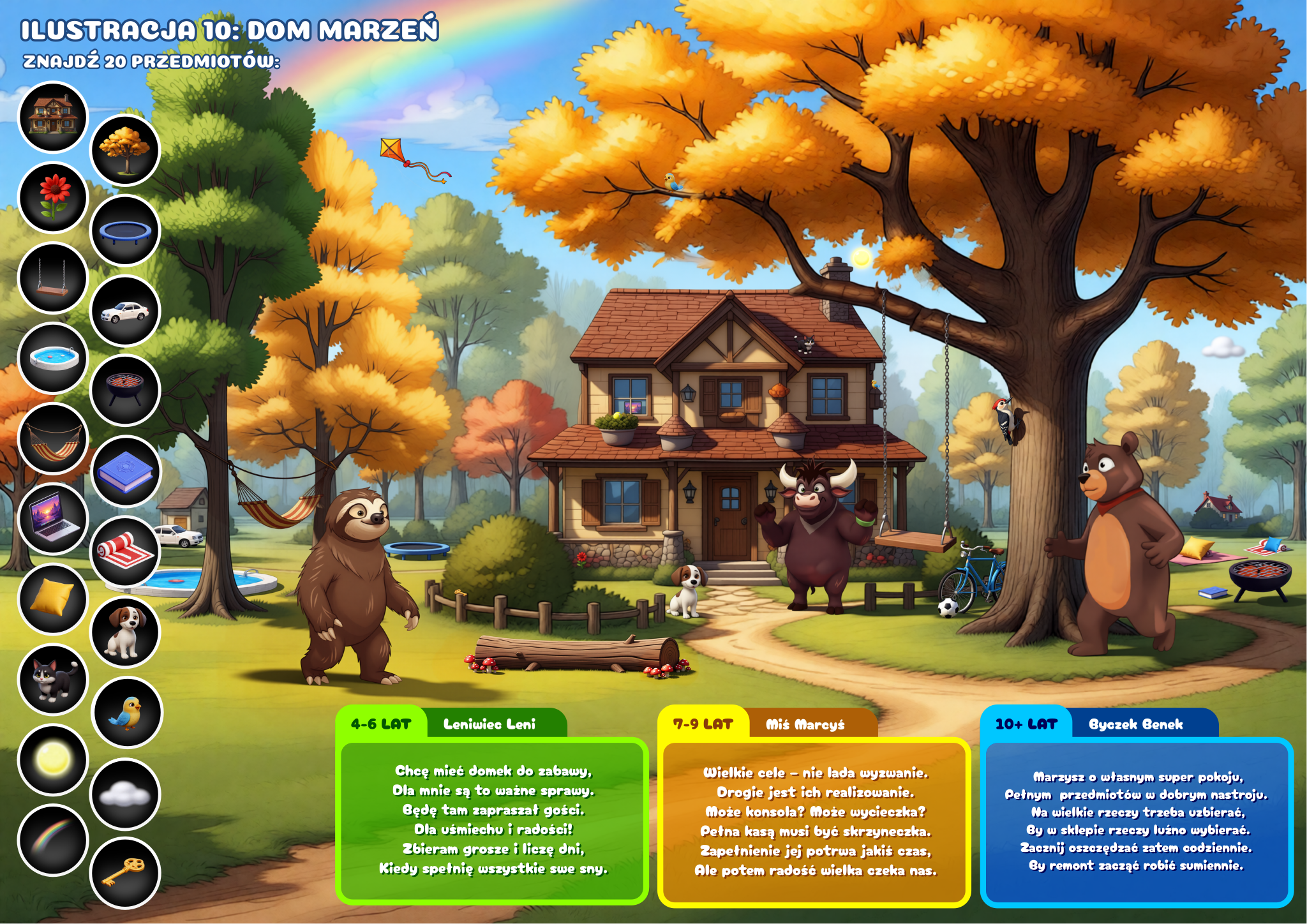Pick the blue book item icon
Viewport: 1307px width, 924px height.
tap(125, 472)
